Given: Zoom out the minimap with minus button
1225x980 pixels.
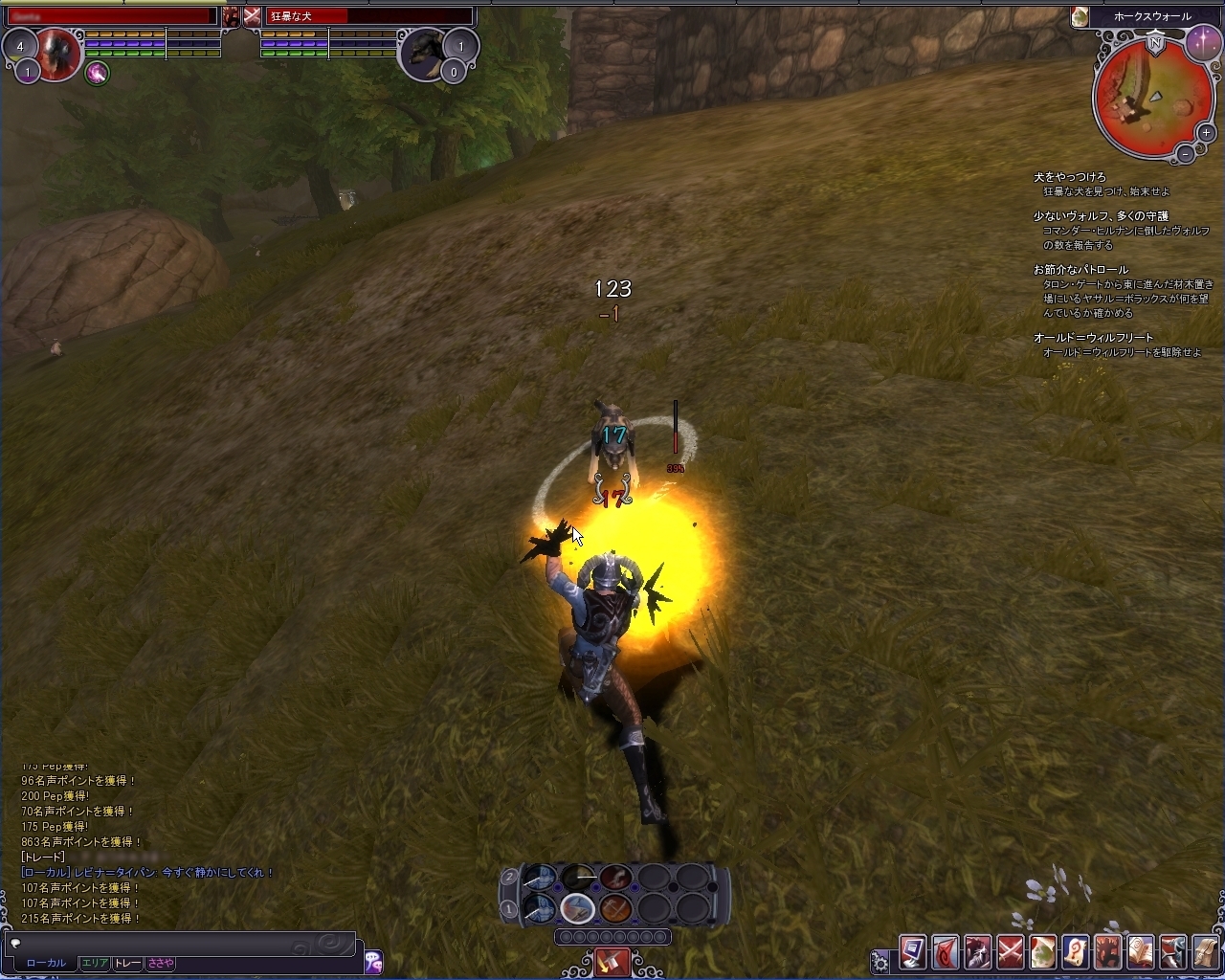Looking at the screenshot, I should click(1185, 153).
